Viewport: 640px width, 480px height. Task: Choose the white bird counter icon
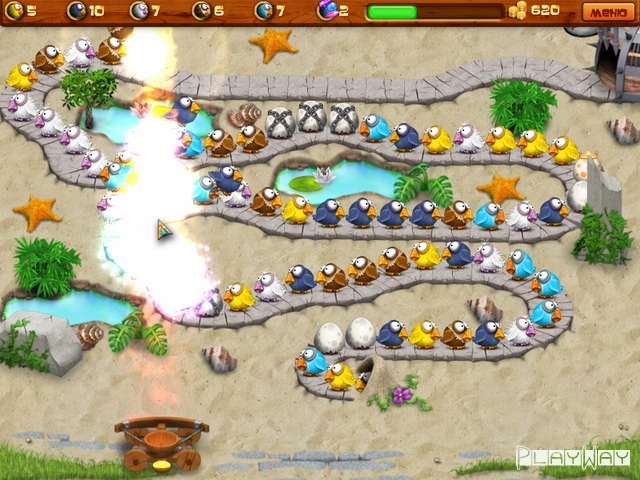pos(139,11)
